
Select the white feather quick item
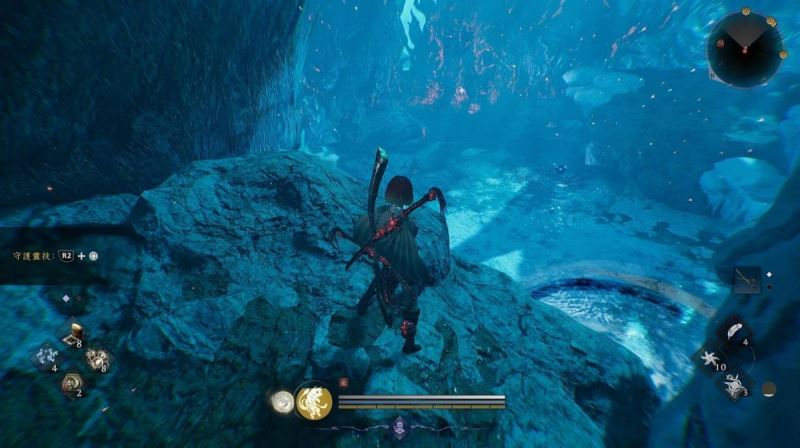(734, 332)
